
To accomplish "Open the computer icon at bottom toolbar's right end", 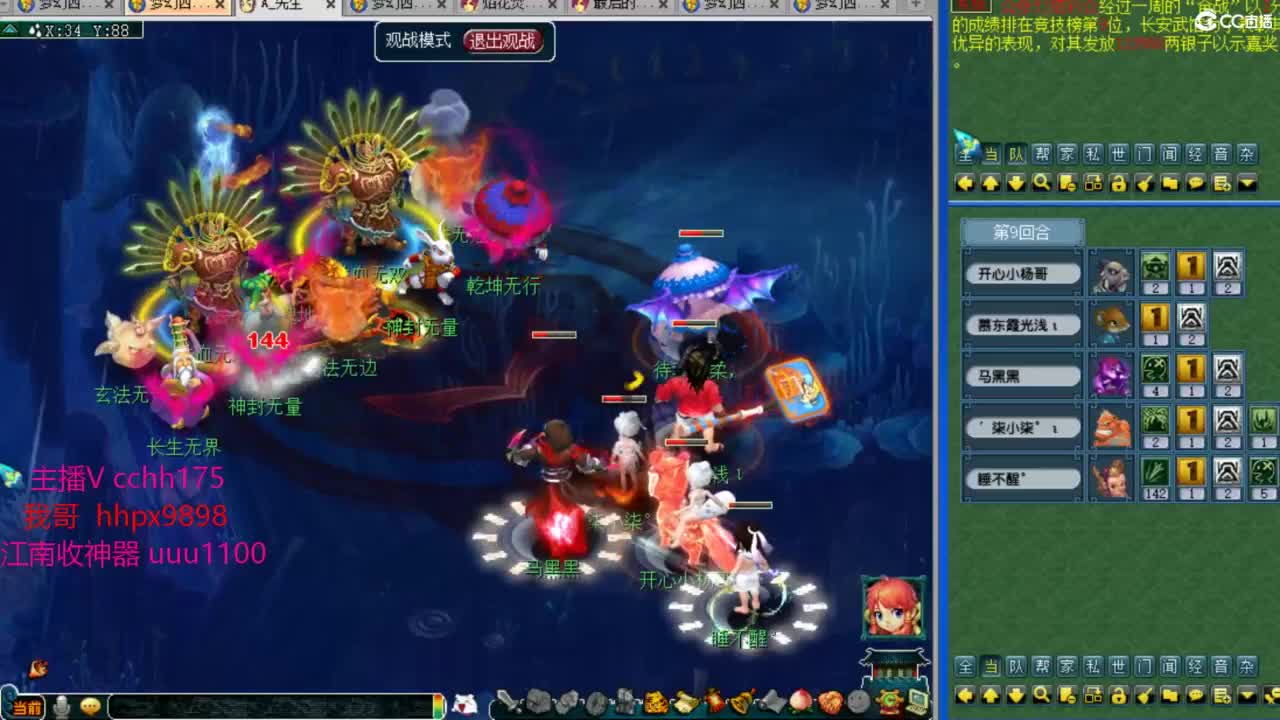I will [x=918, y=701].
